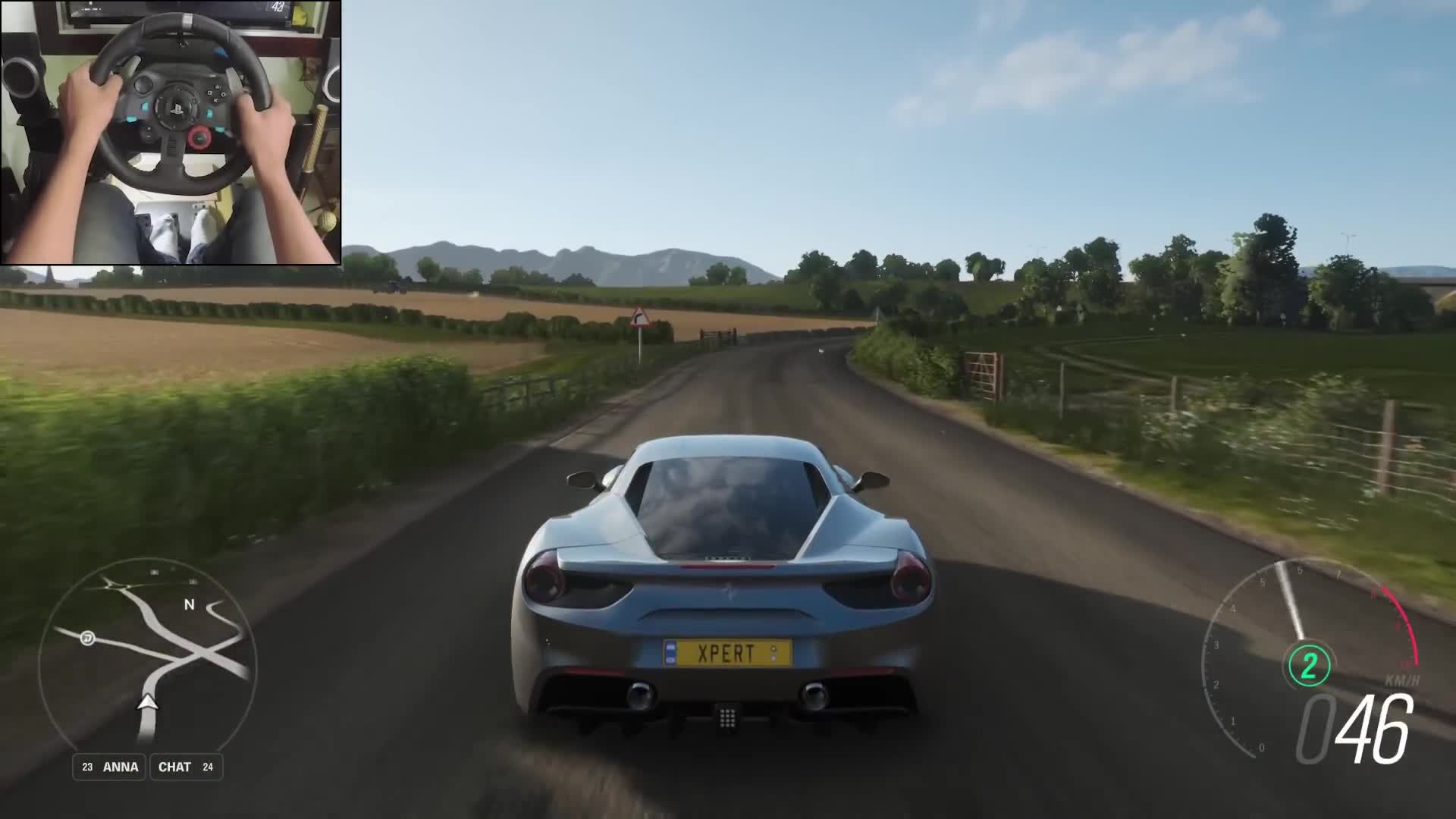The width and height of the screenshot is (1456, 819).
Task: Click the red shift light indicator on the wheel
Action: tap(200, 136)
